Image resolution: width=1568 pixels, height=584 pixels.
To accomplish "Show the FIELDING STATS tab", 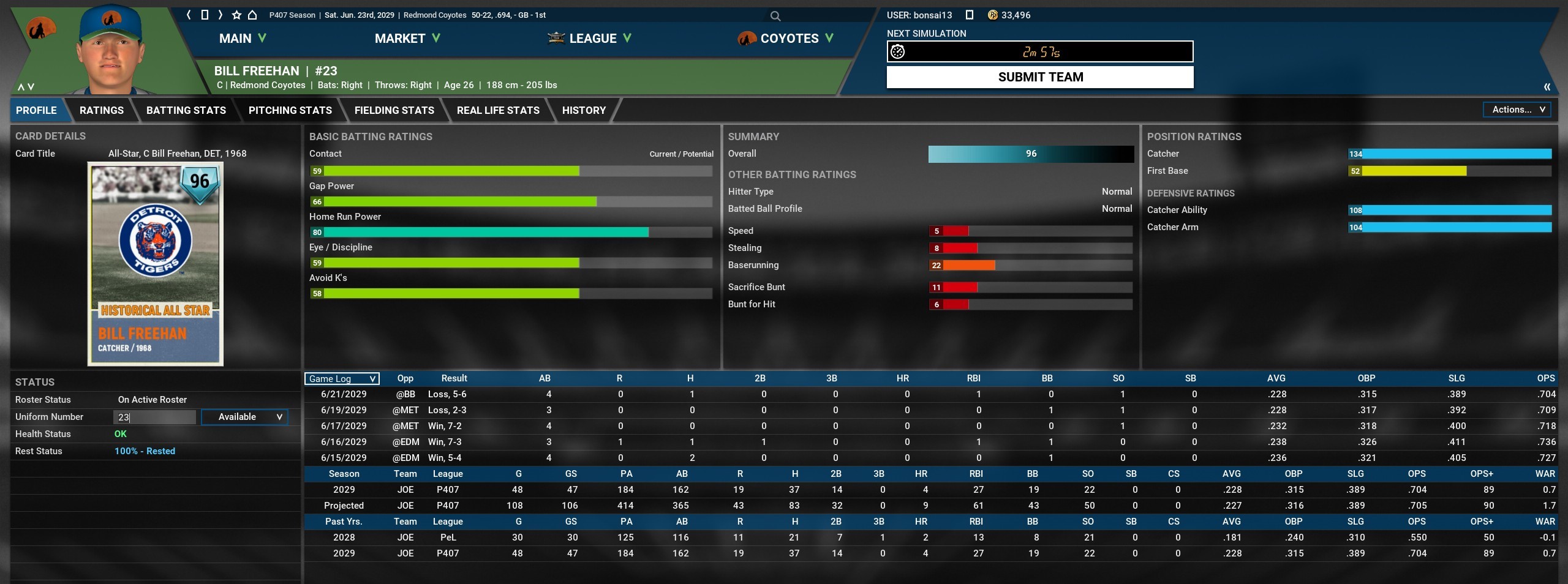I will pyautogui.click(x=394, y=110).
